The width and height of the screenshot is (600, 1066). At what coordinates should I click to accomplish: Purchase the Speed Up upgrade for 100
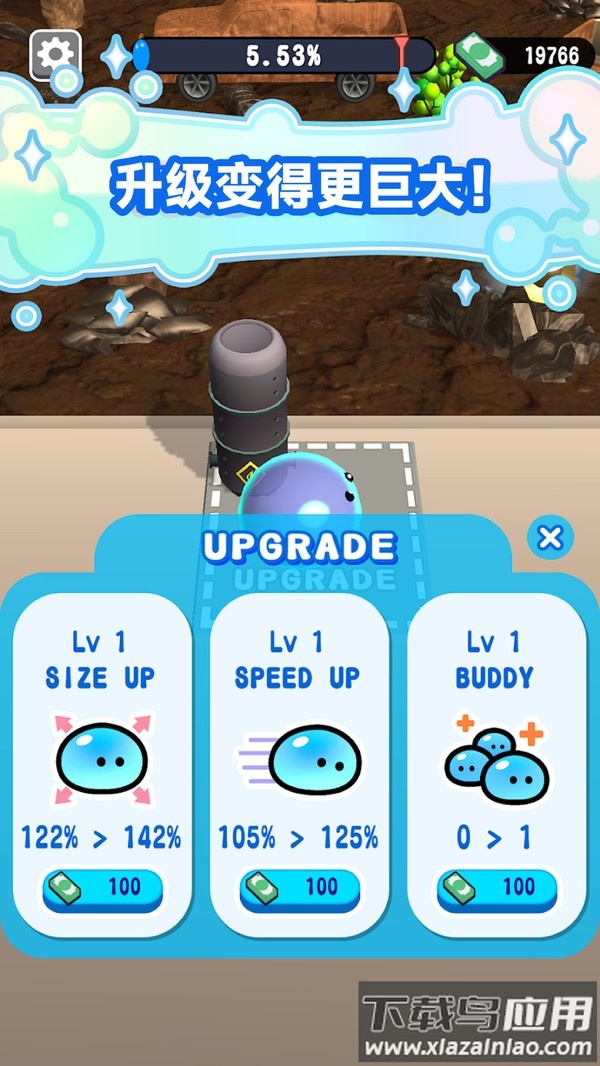click(x=300, y=888)
